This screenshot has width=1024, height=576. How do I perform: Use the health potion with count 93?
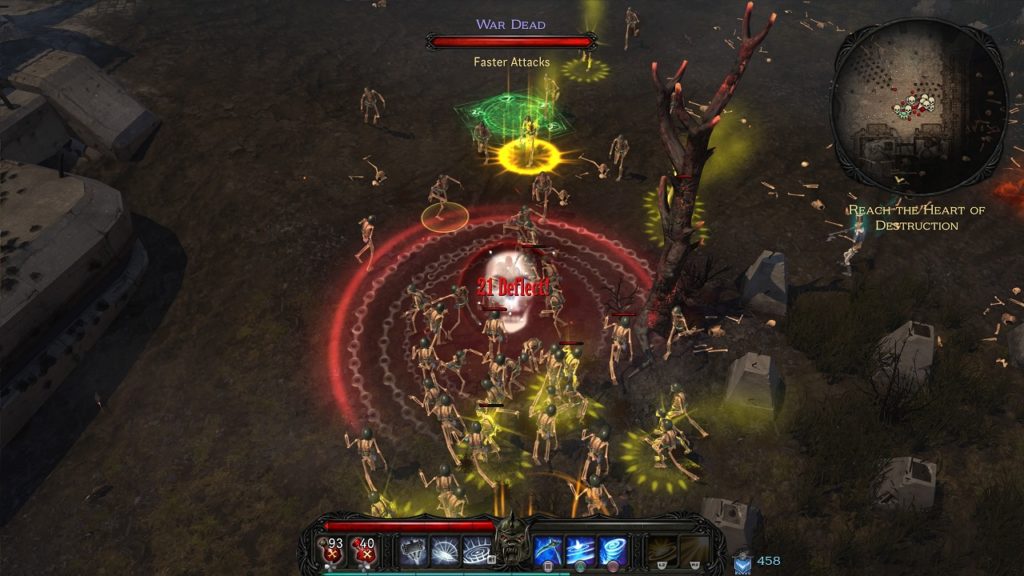click(x=331, y=549)
